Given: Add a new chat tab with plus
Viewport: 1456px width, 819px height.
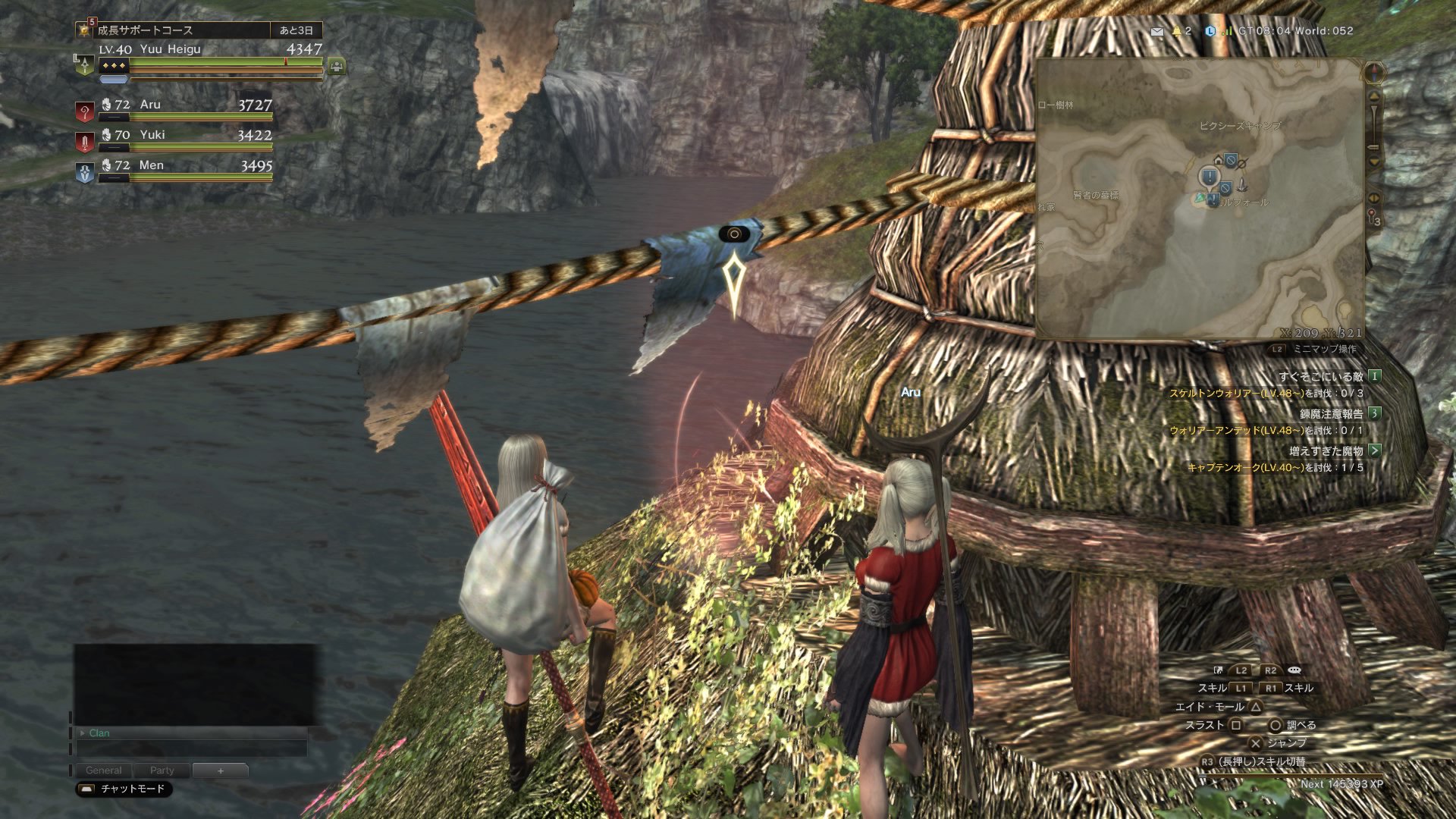Looking at the screenshot, I should tap(220, 770).
